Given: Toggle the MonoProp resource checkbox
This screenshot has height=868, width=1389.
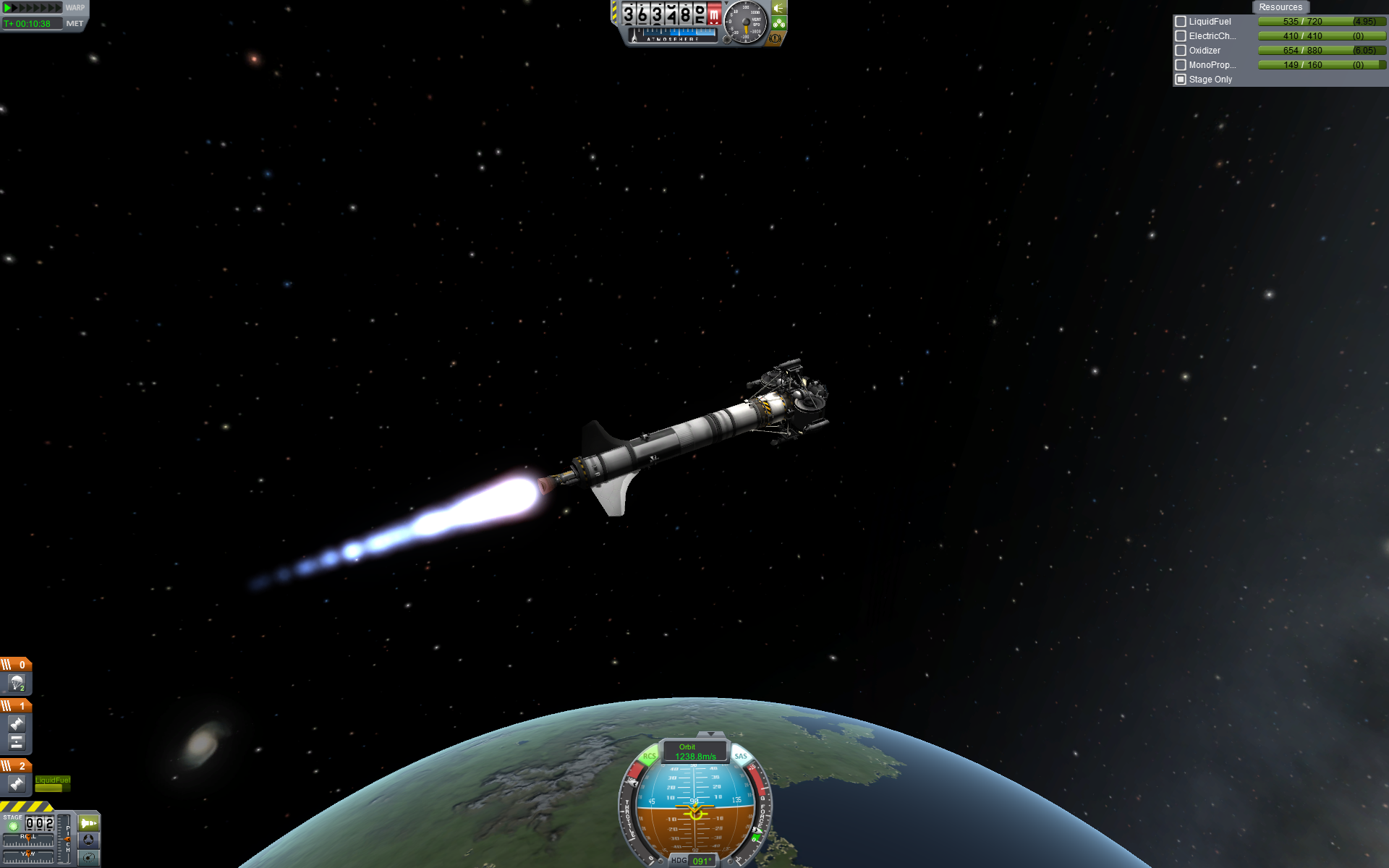Looking at the screenshot, I should tap(1181, 65).
